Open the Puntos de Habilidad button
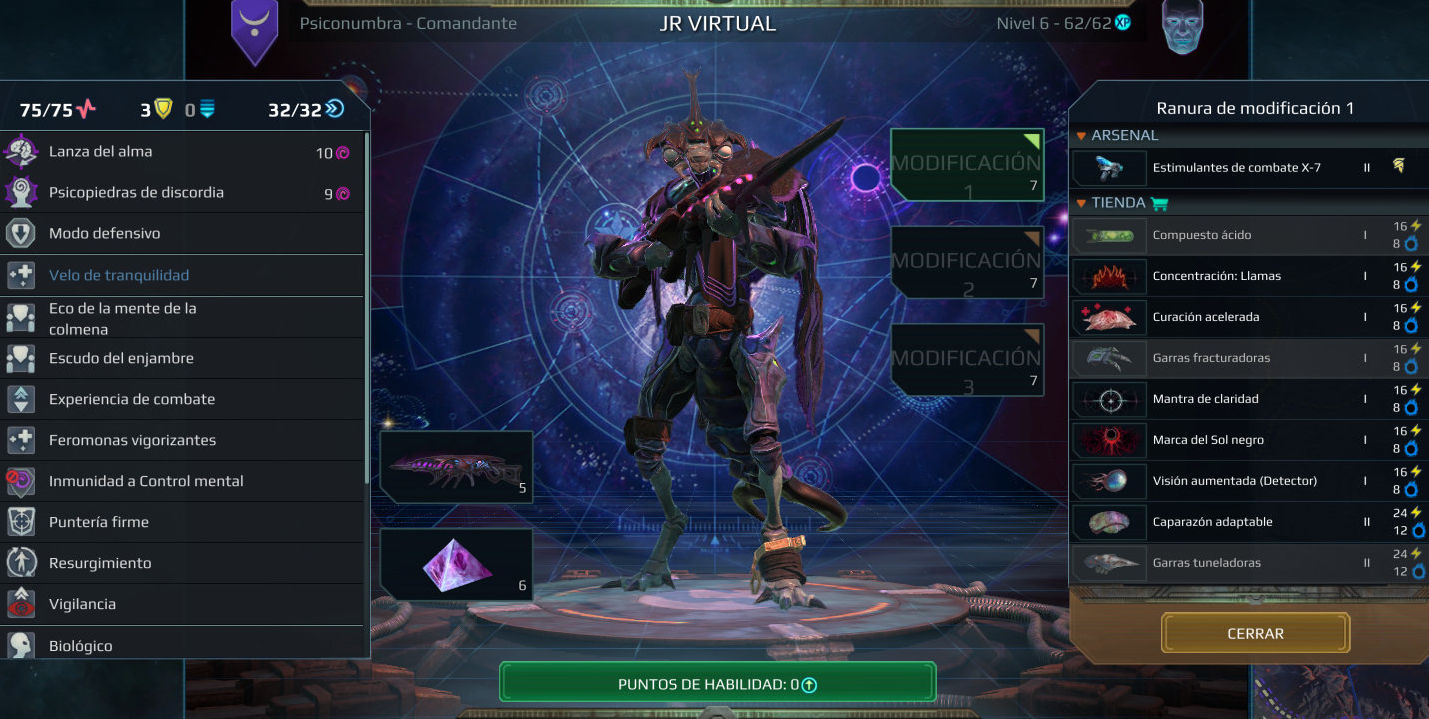 coord(717,684)
